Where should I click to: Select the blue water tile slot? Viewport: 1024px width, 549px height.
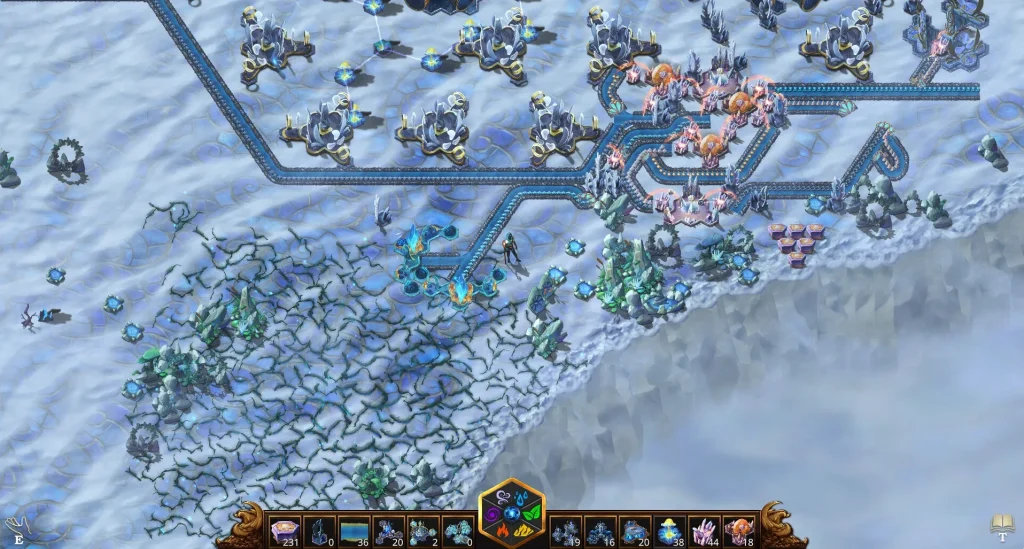point(354,531)
